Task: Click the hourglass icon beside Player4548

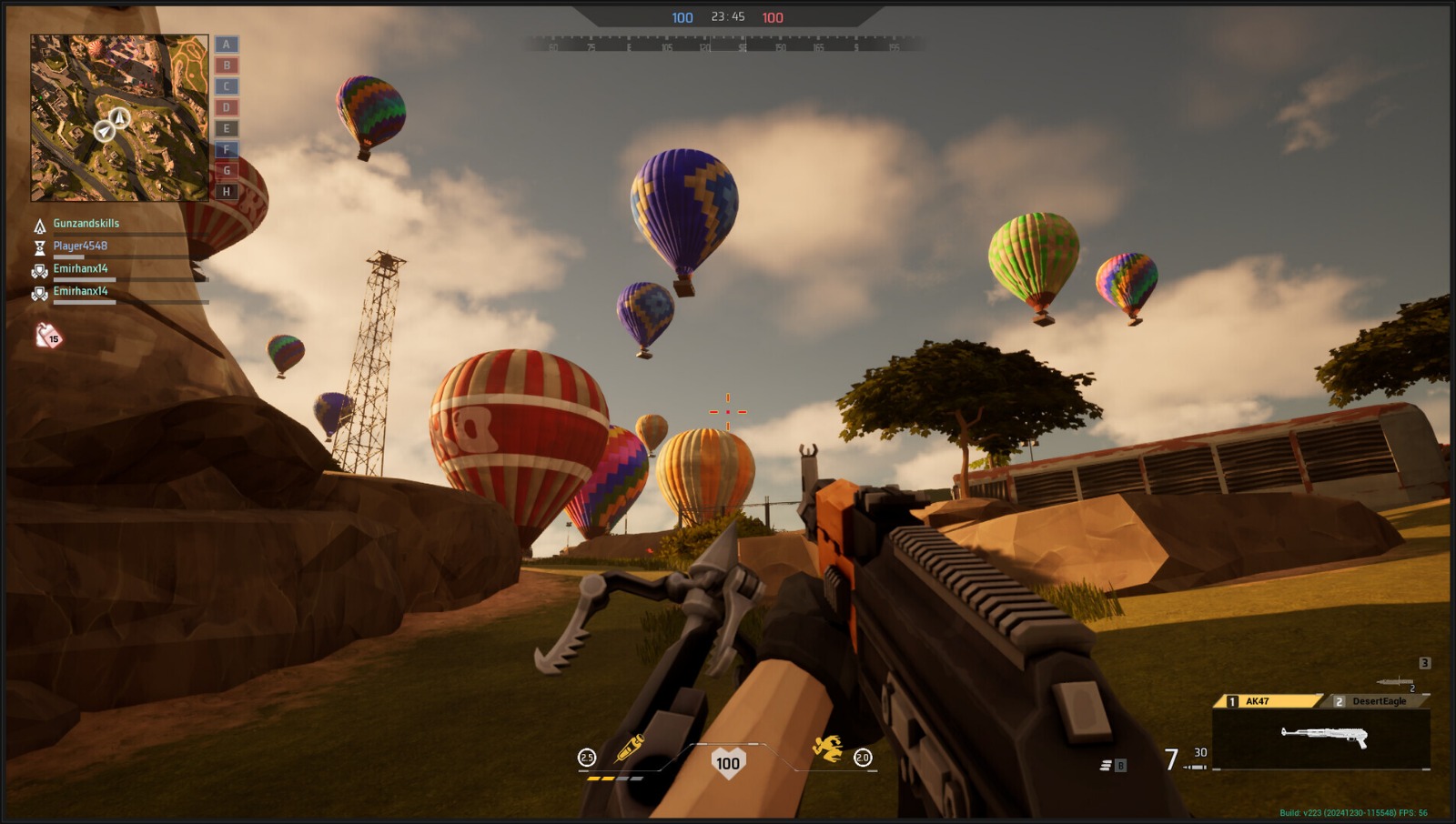Action: [x=38, y=246]
